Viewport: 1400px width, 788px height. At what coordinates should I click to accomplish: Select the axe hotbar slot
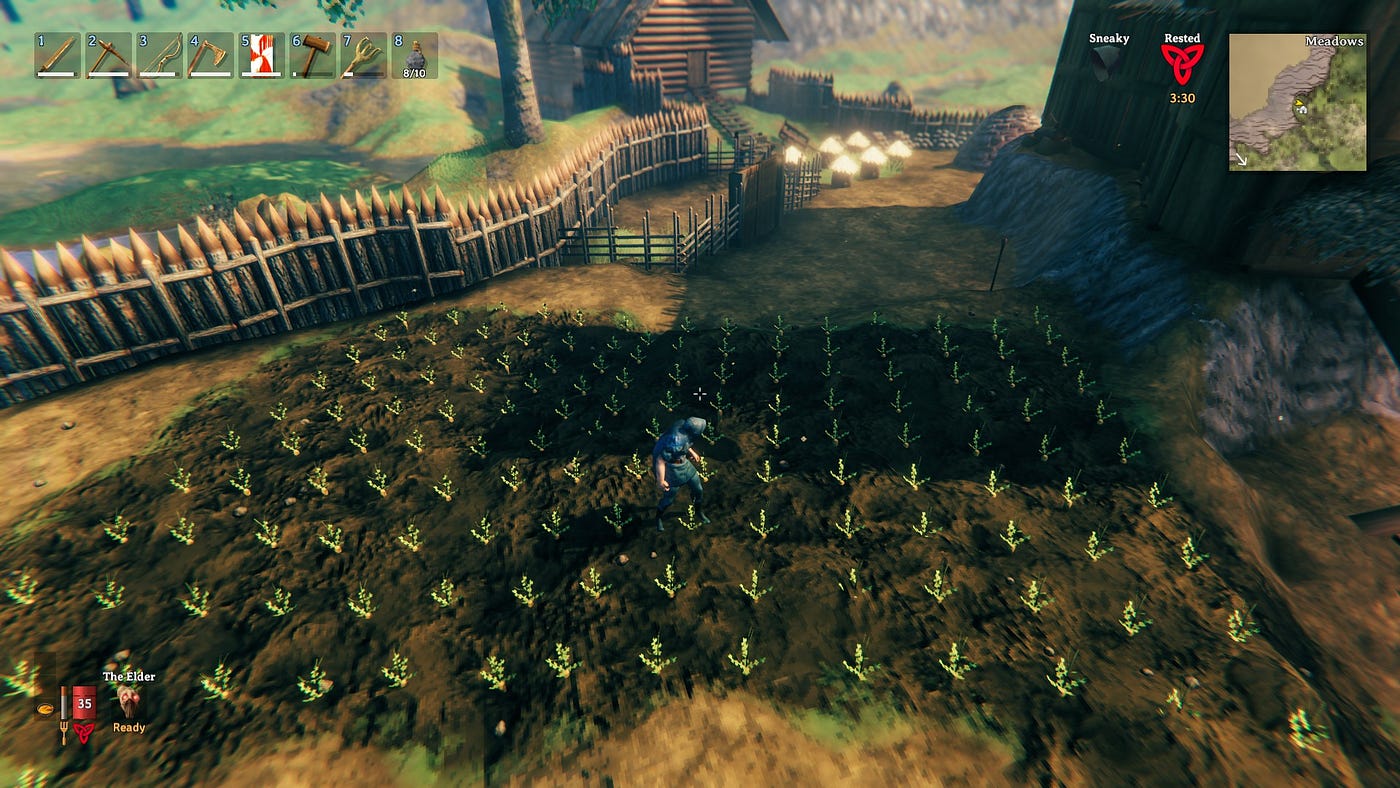[x=210, y=56]
